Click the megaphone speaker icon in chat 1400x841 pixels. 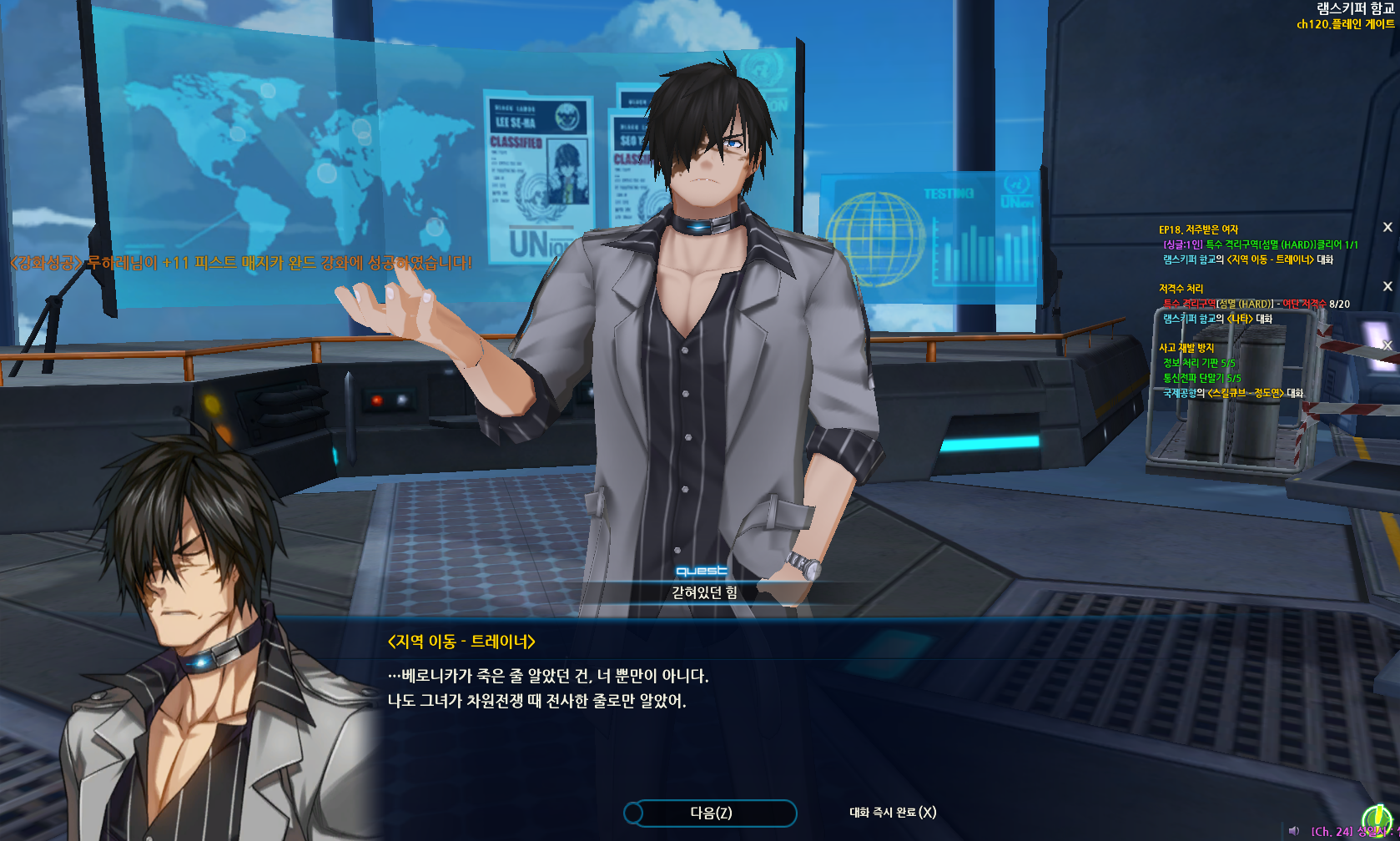pyautogui.click(x=1294, y=831)
